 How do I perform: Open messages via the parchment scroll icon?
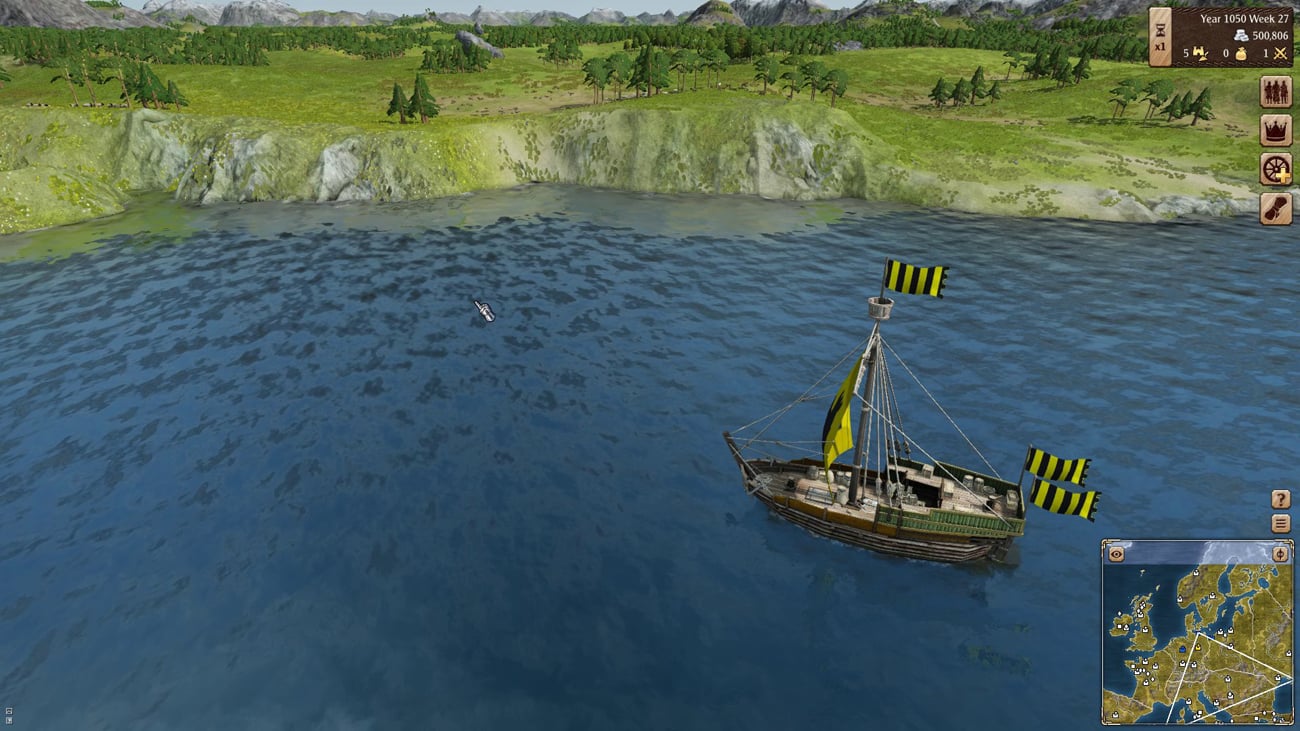click(x=1276, y=207)
